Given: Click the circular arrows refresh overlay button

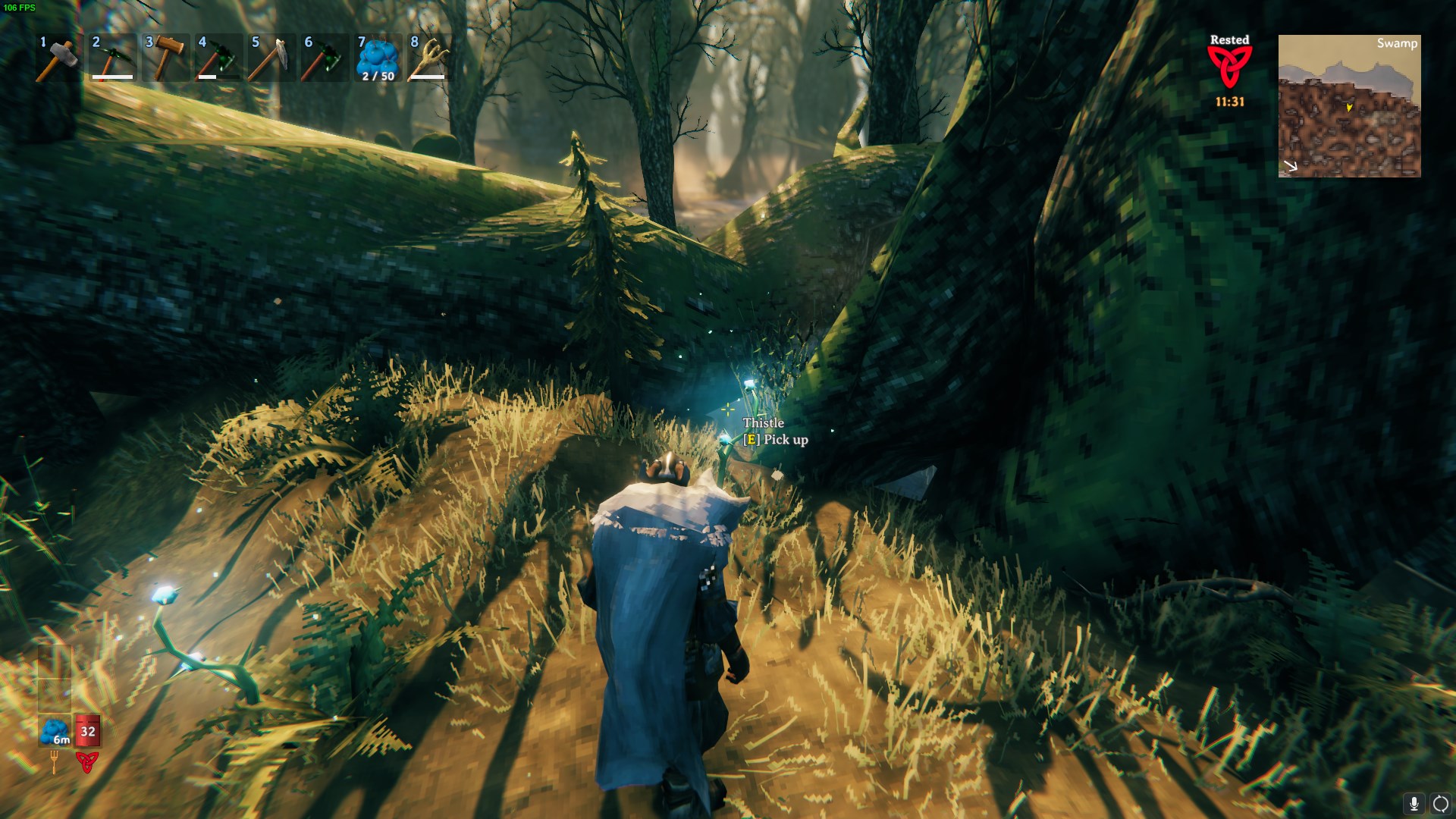Looking at the screenshot, I should tap(1440, 804).
